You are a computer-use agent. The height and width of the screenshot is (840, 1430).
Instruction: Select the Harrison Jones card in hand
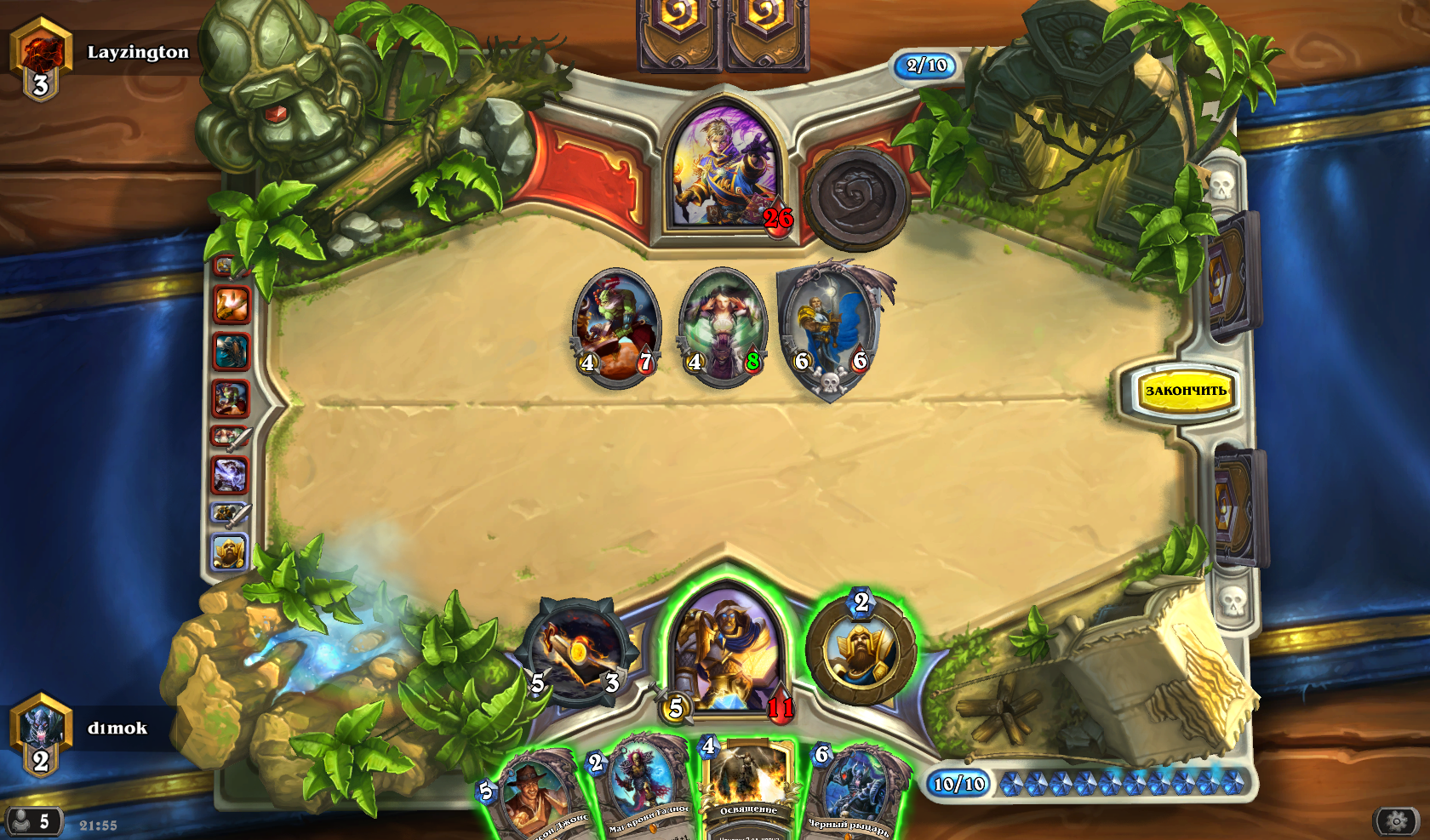tap(536, 796)
